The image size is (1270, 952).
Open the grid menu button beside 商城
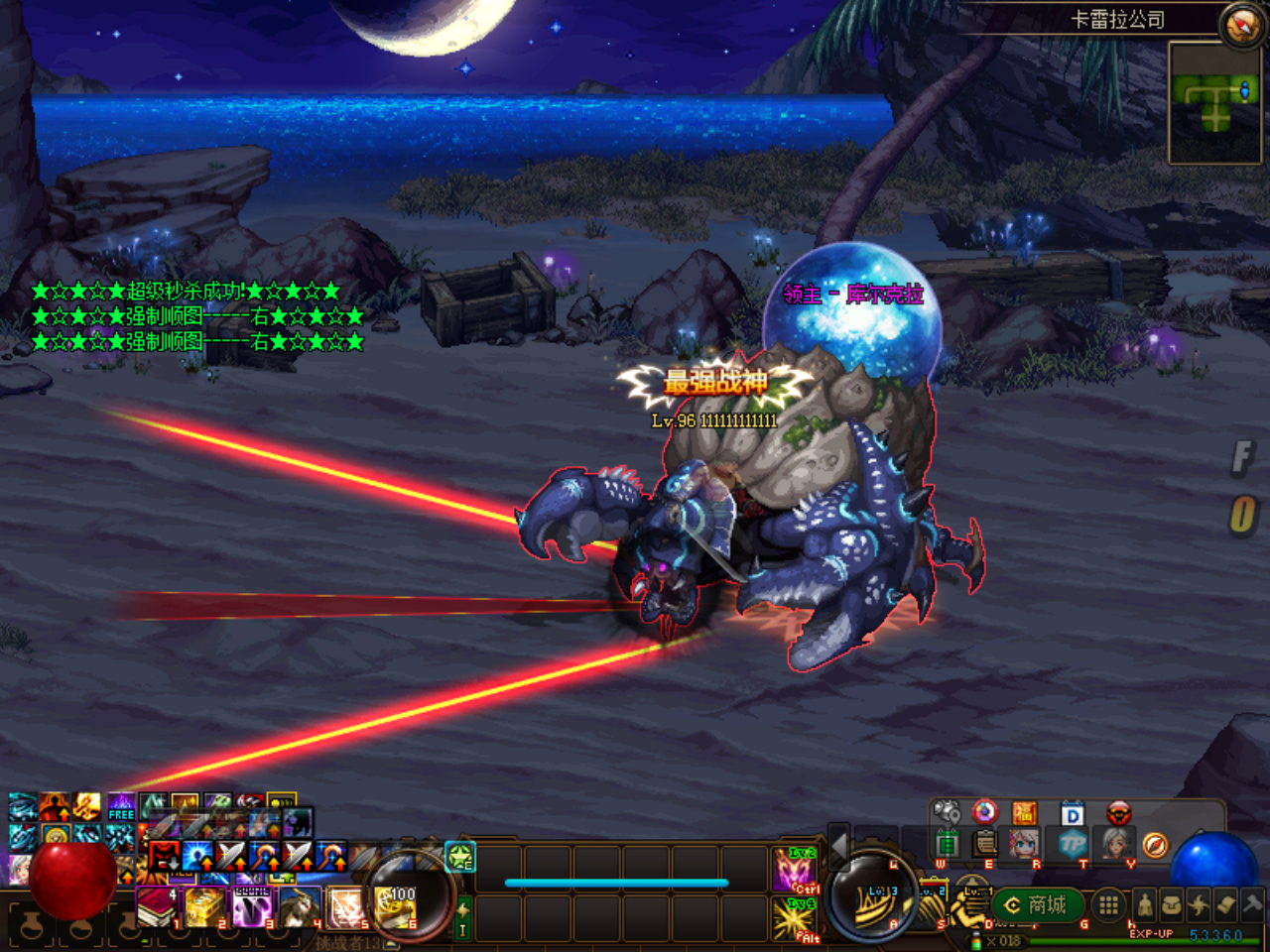(1108, 904)
